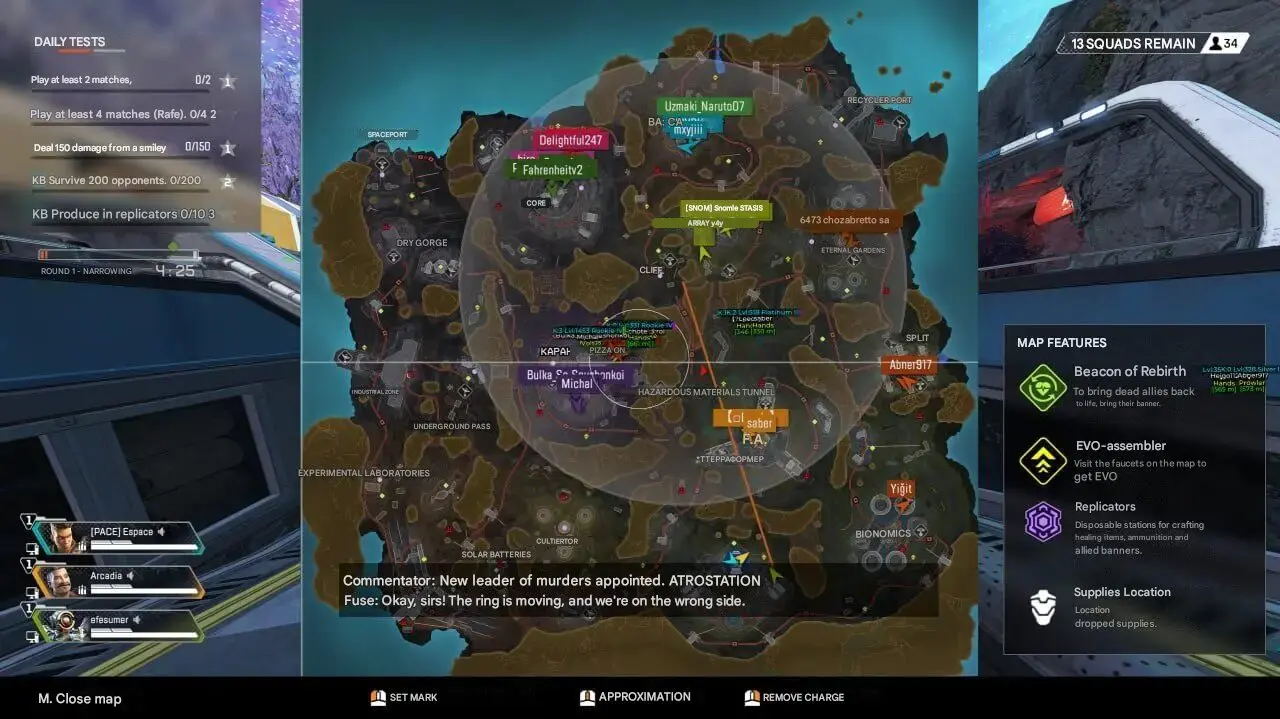Image resolution: width=1280 pixels, height=719 pixels.
Task: Close the map with the bottom-left button
Action: click(x=80, y=698)
